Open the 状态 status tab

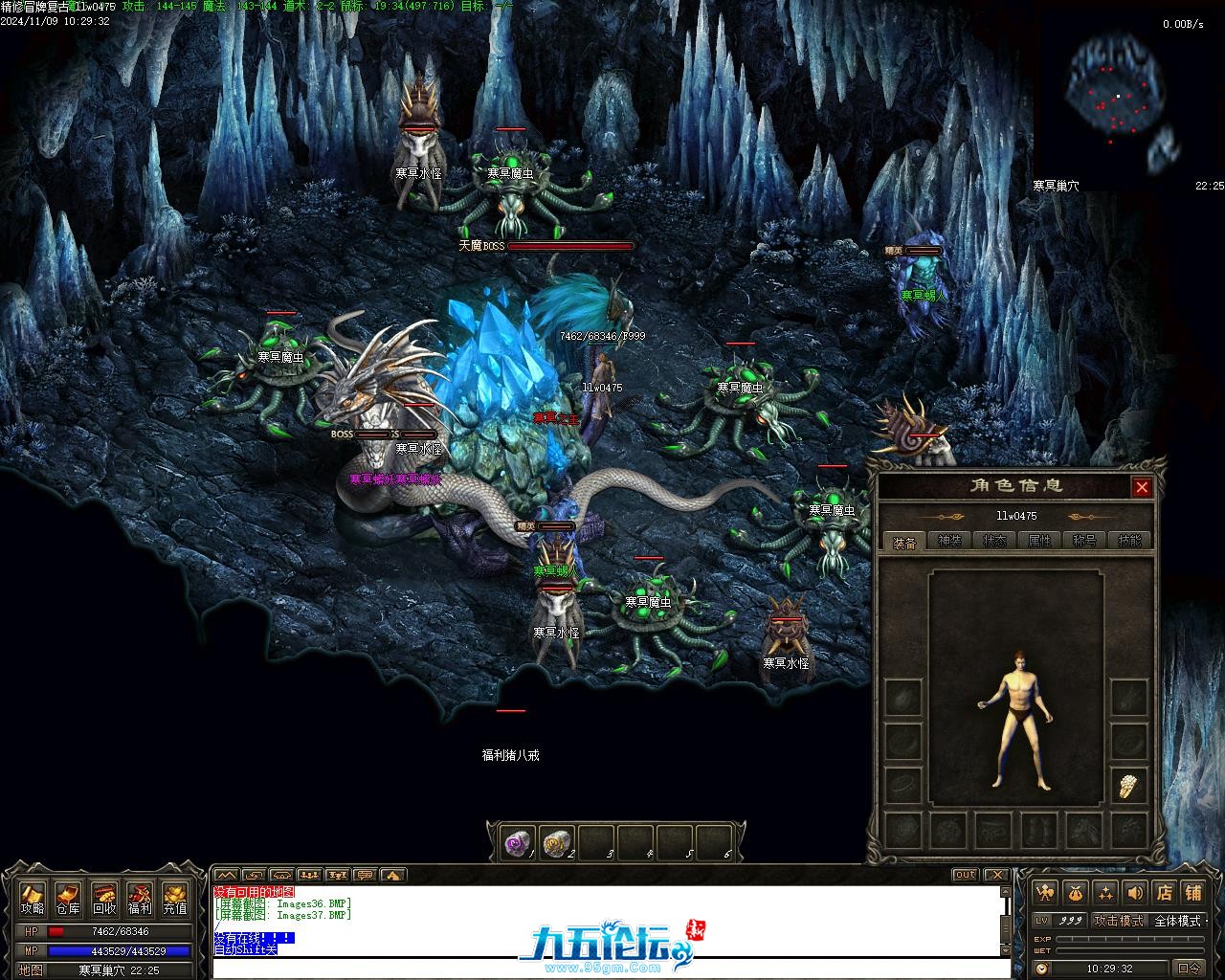[994, 541]
